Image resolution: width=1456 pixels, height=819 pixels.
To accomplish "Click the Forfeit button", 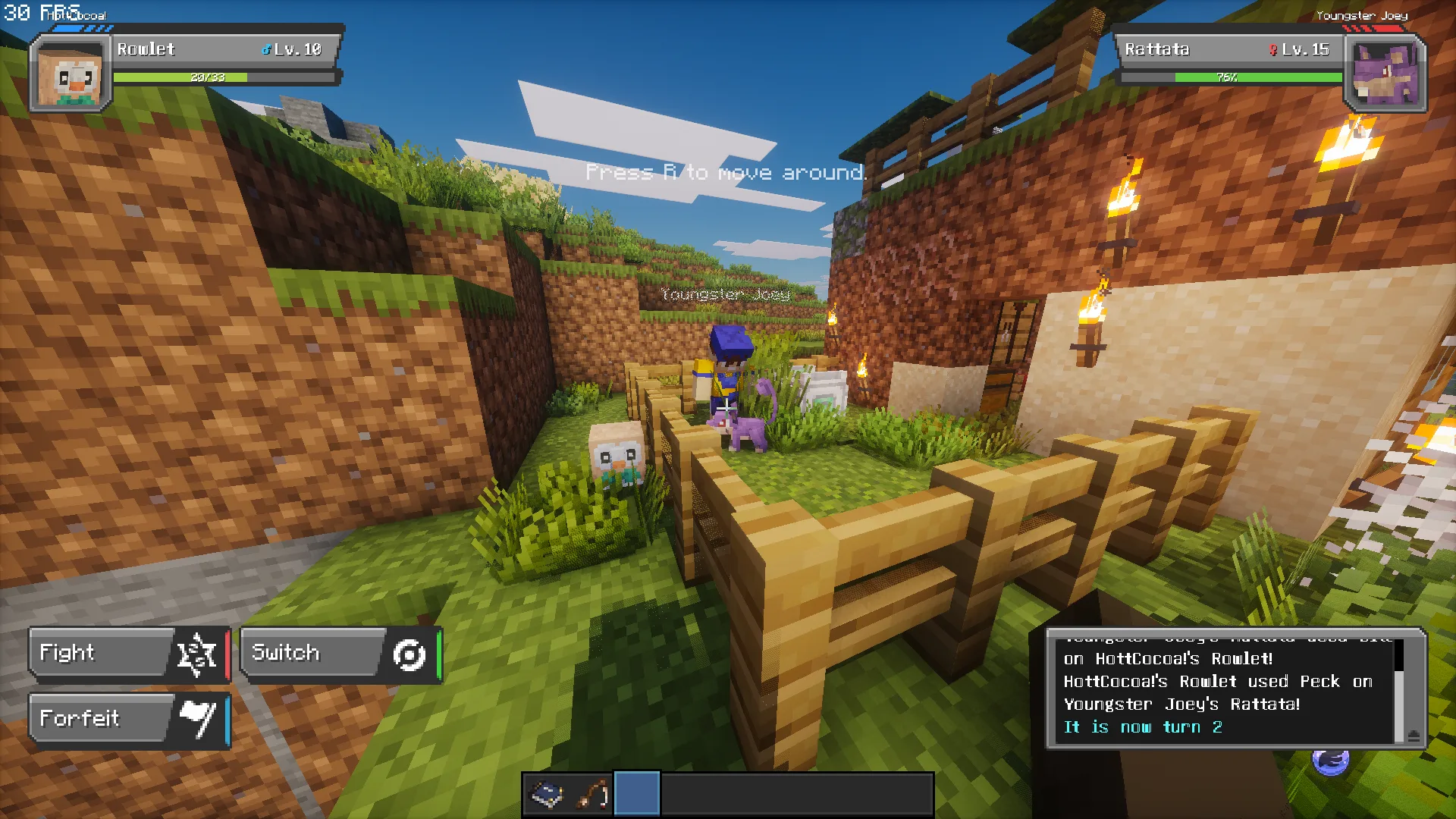I will pos(99,718).
